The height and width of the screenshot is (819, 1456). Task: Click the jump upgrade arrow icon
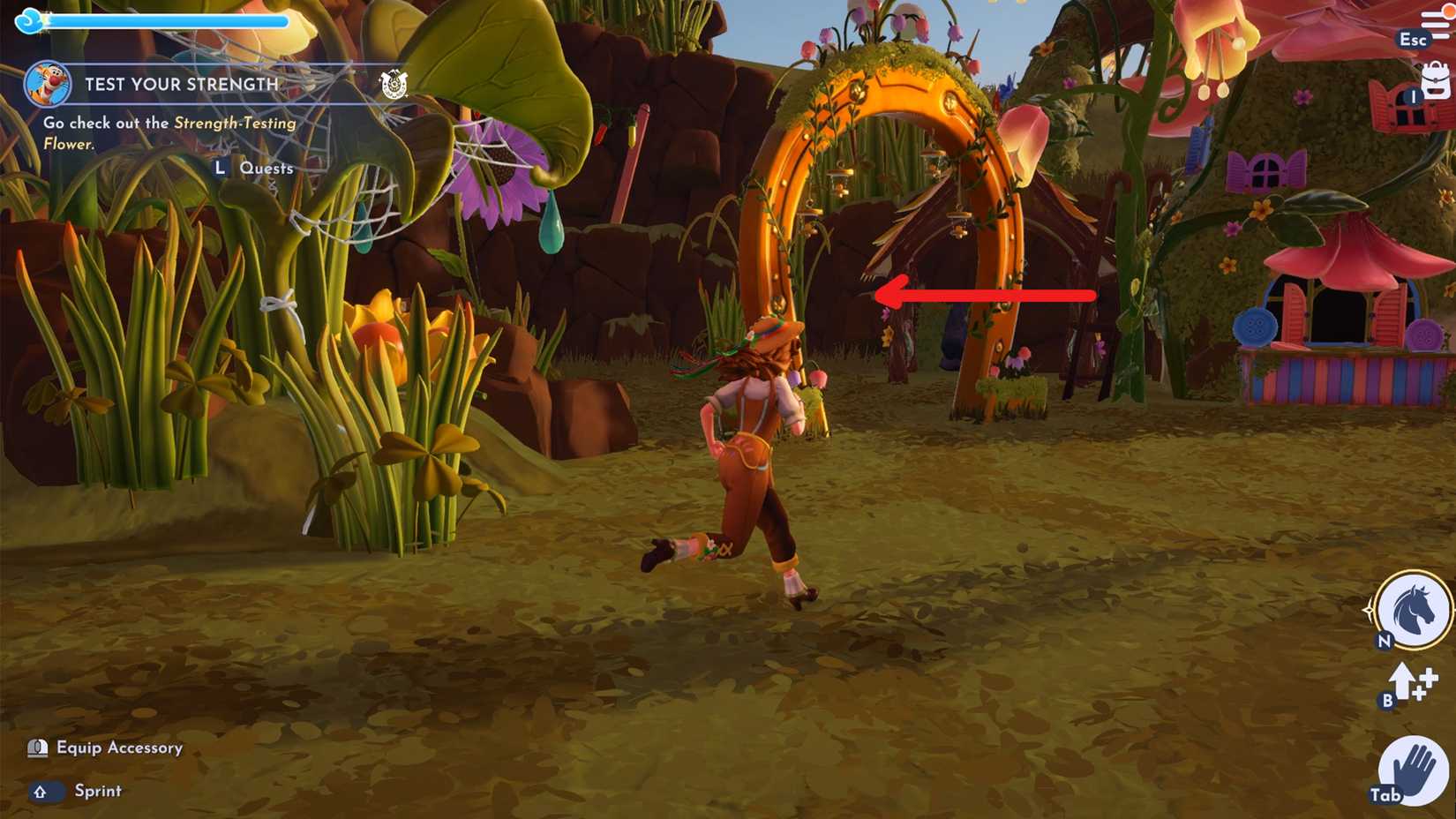[x=1402, y=682]
